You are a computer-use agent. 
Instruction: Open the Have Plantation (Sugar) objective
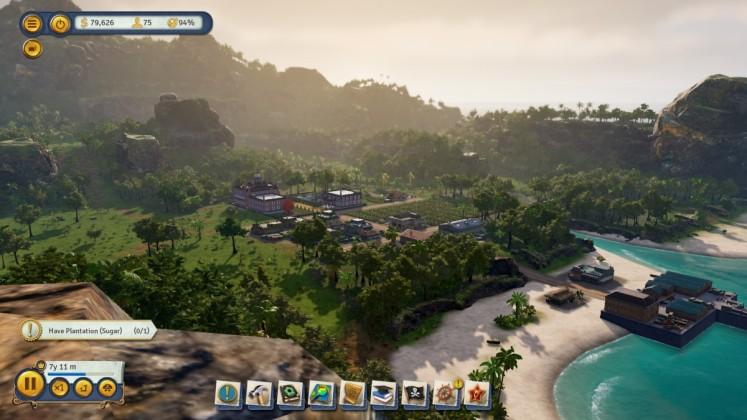(x=90, y=330)
